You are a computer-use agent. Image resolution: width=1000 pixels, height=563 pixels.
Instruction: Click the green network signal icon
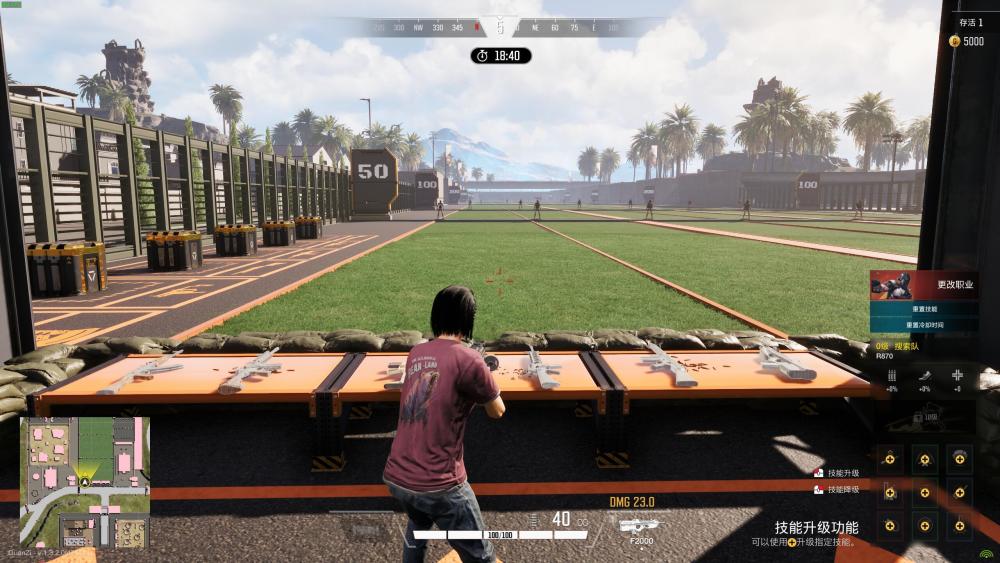click(985, 553)
